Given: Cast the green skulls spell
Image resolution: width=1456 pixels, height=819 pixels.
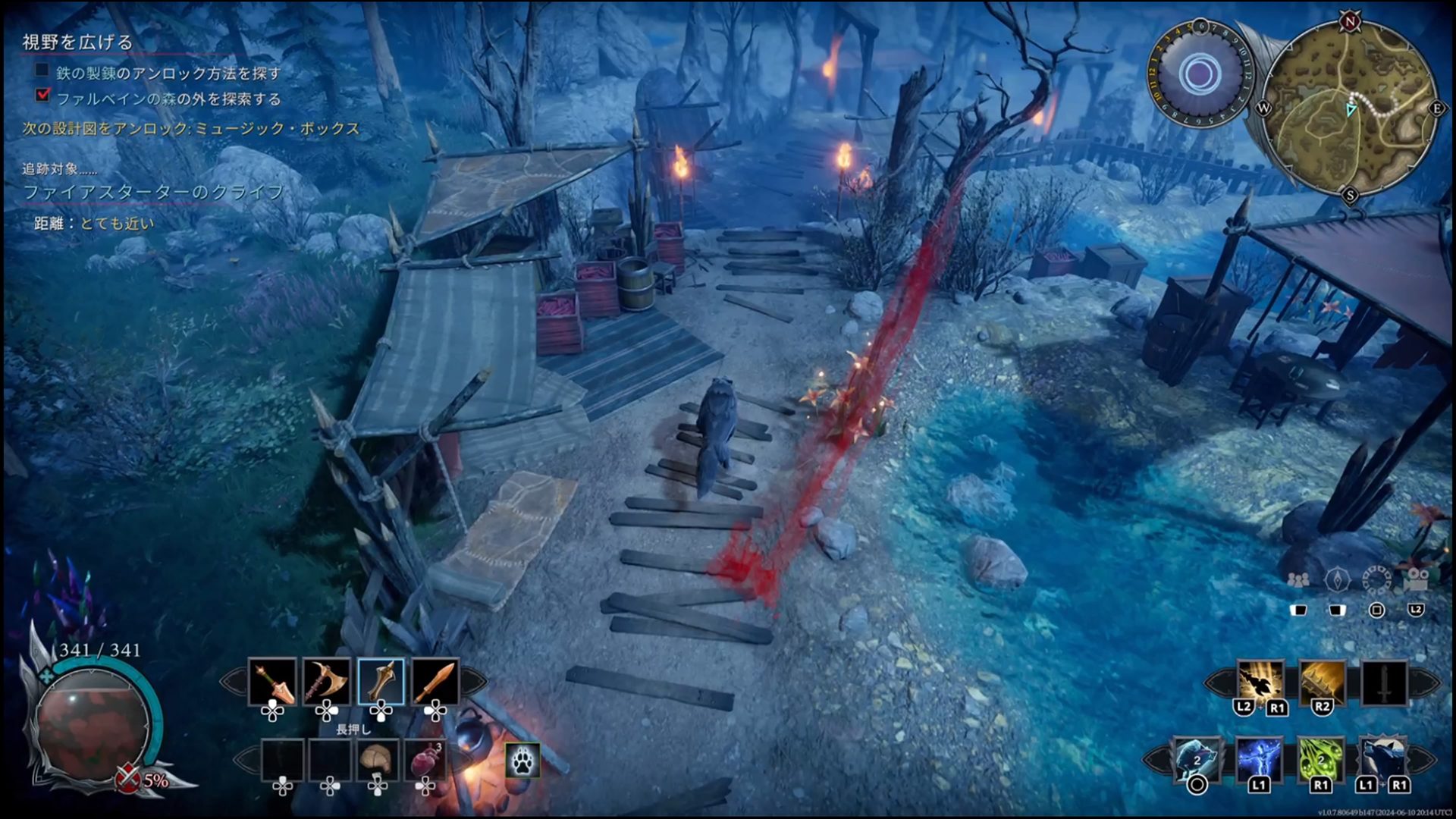Looking at the screenshot, I should (x=1321, y=759).
